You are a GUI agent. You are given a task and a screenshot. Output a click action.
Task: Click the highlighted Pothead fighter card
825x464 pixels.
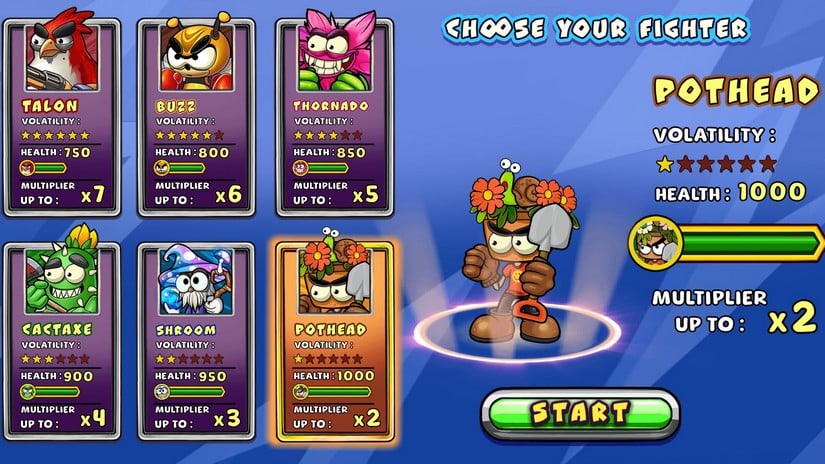tap(331, 340)
